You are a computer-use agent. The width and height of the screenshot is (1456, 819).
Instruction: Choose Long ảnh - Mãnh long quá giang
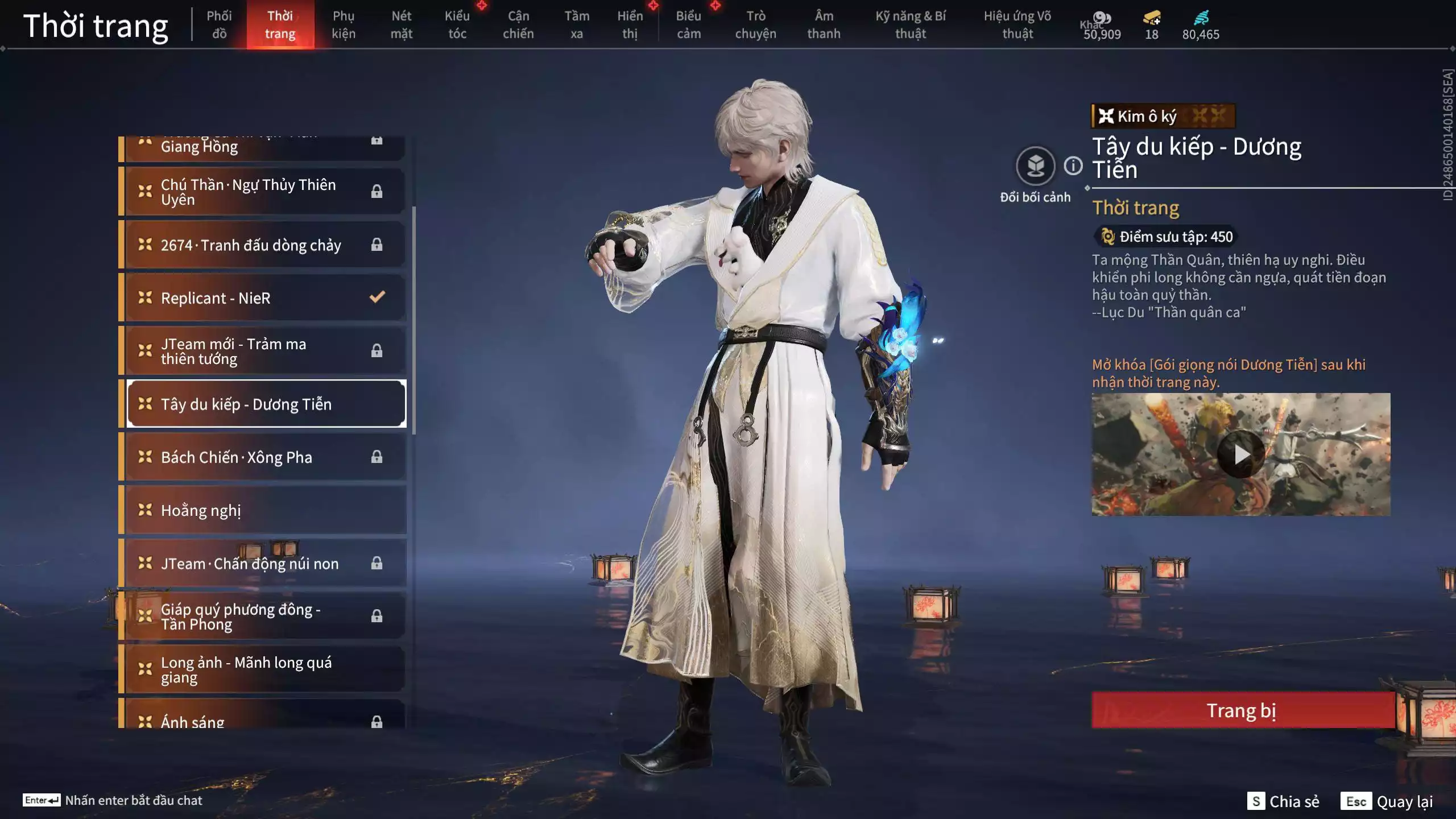(x=265, y=669)
